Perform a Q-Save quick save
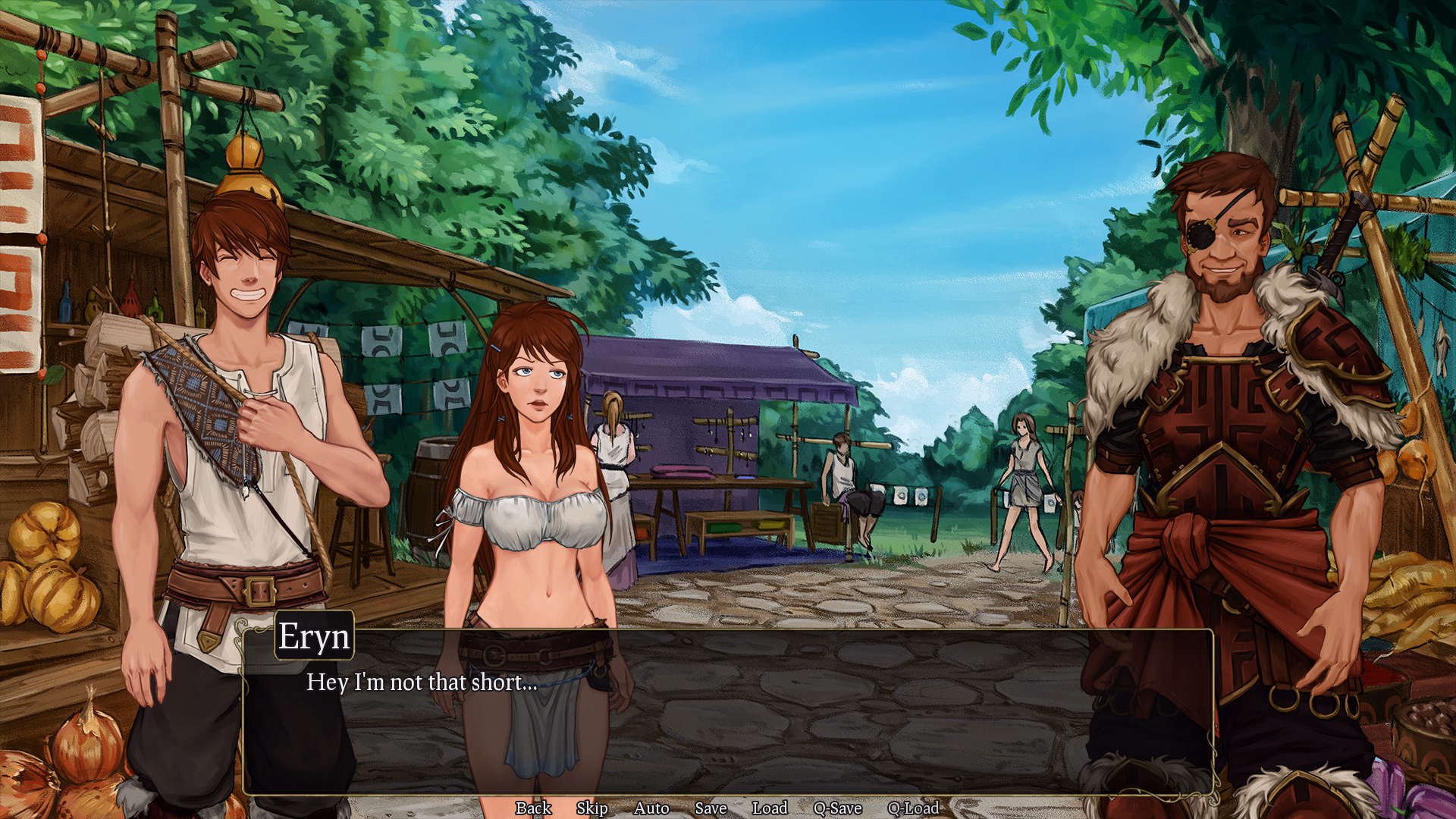1456x819 pixels. (837, 808)
